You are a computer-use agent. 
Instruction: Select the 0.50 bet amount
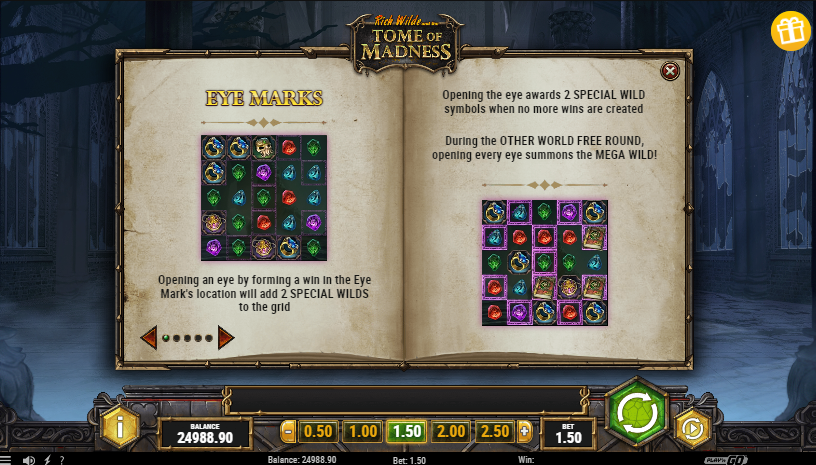click(318, 432)
